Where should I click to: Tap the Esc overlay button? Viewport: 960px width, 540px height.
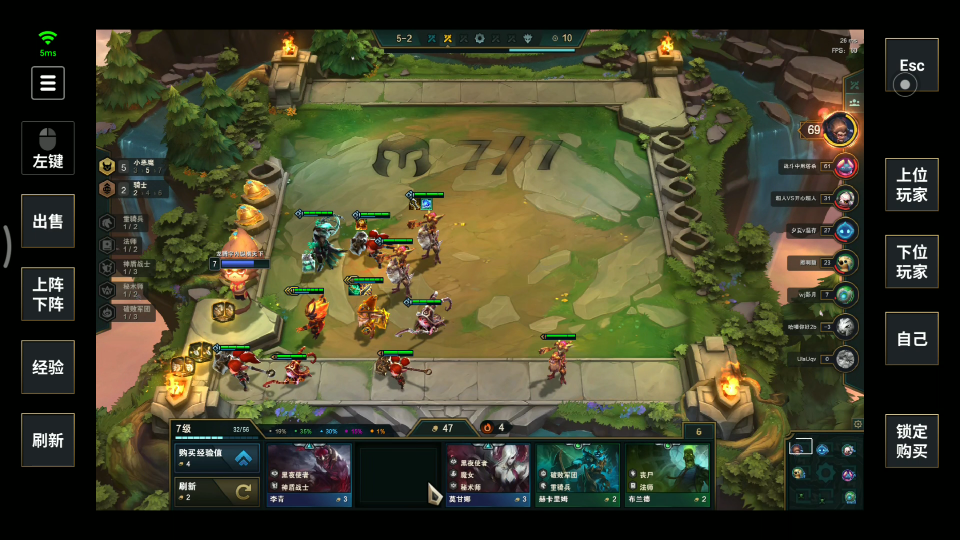911,66
